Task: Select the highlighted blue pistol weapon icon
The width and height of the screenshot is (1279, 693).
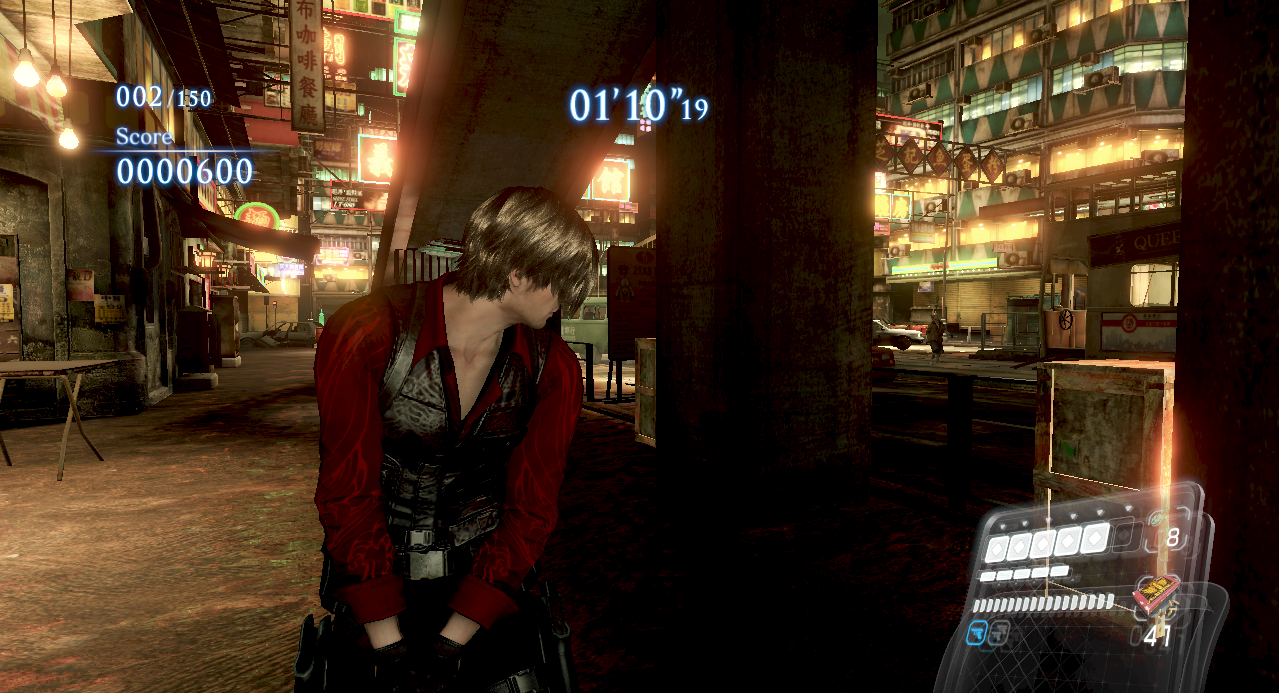Action: pyautogui.click(x=977, y=632)
